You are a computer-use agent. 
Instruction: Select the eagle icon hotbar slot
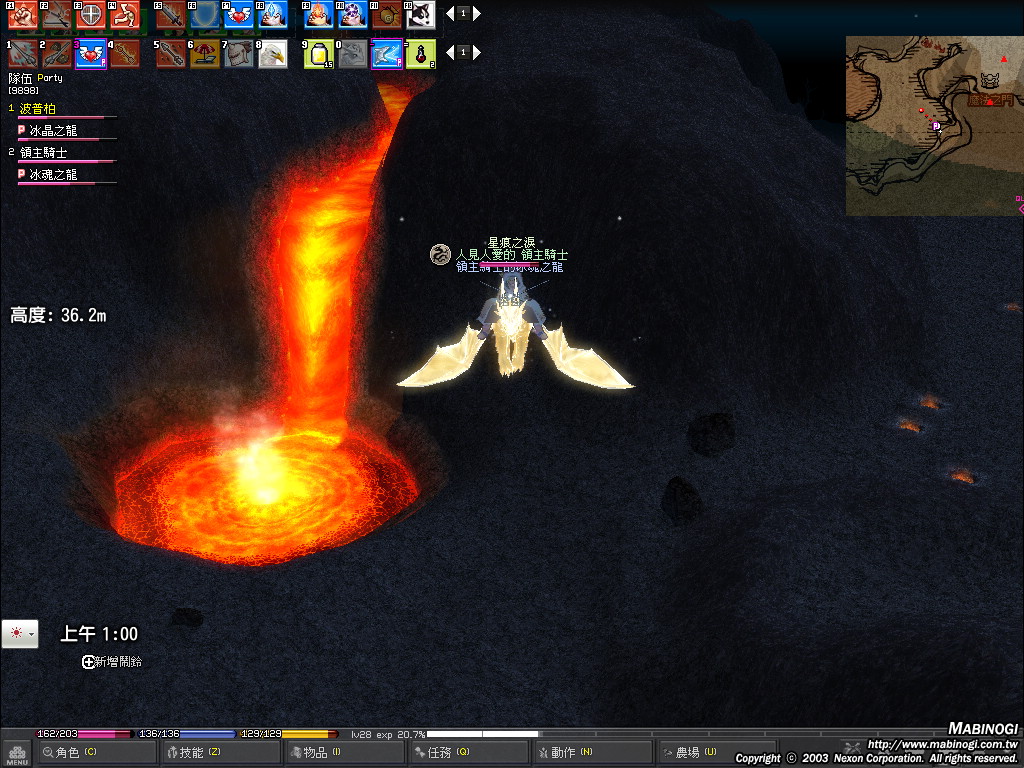272,54
